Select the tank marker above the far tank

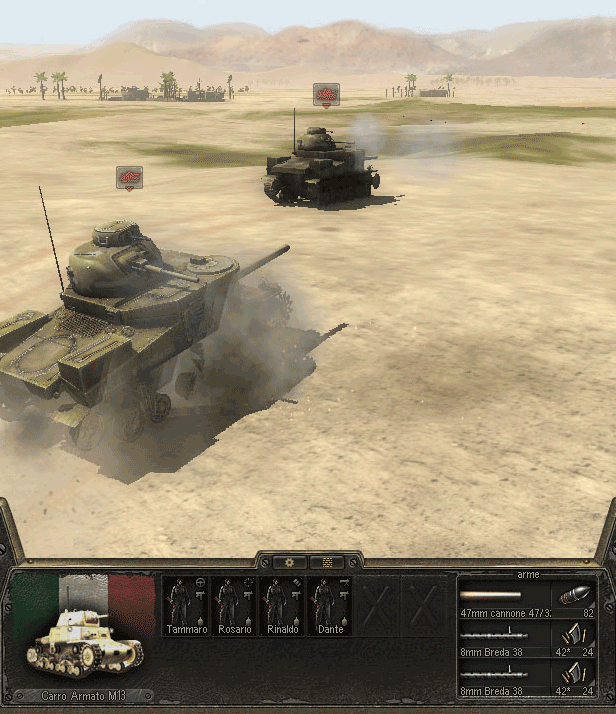(x=326, y=94)
